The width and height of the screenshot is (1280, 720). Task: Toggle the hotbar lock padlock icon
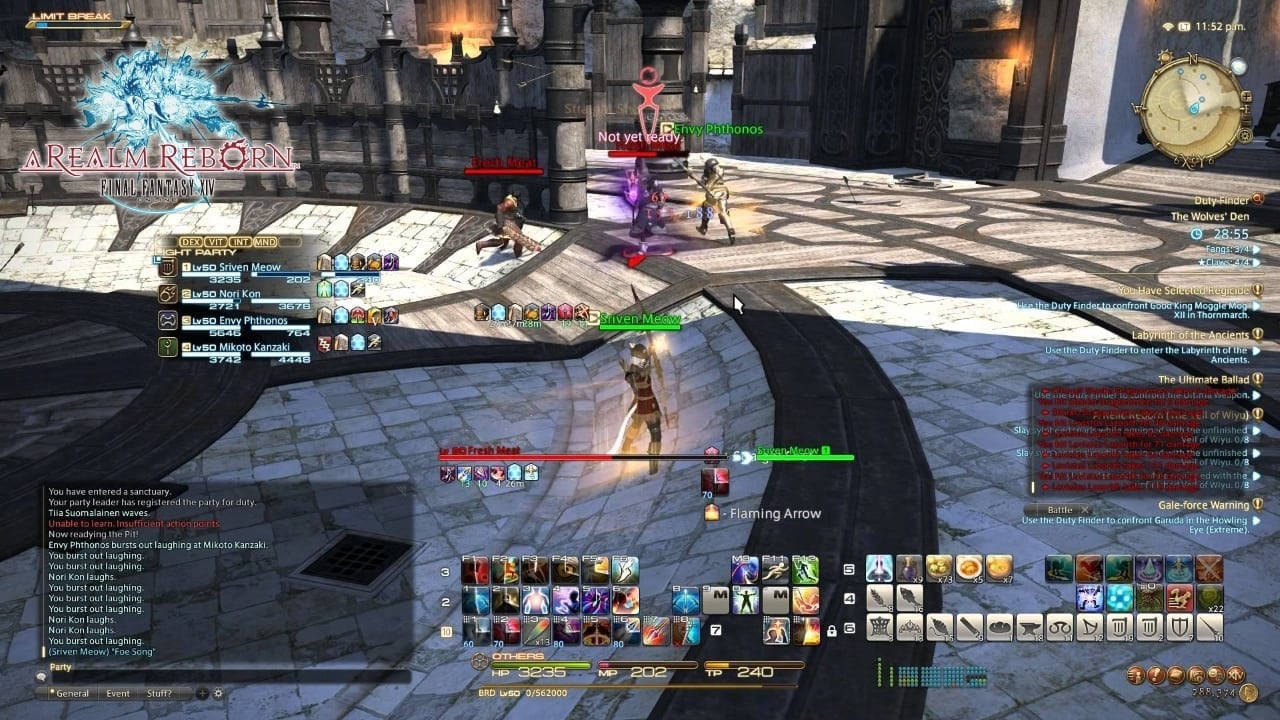click(x=831, y=631)
